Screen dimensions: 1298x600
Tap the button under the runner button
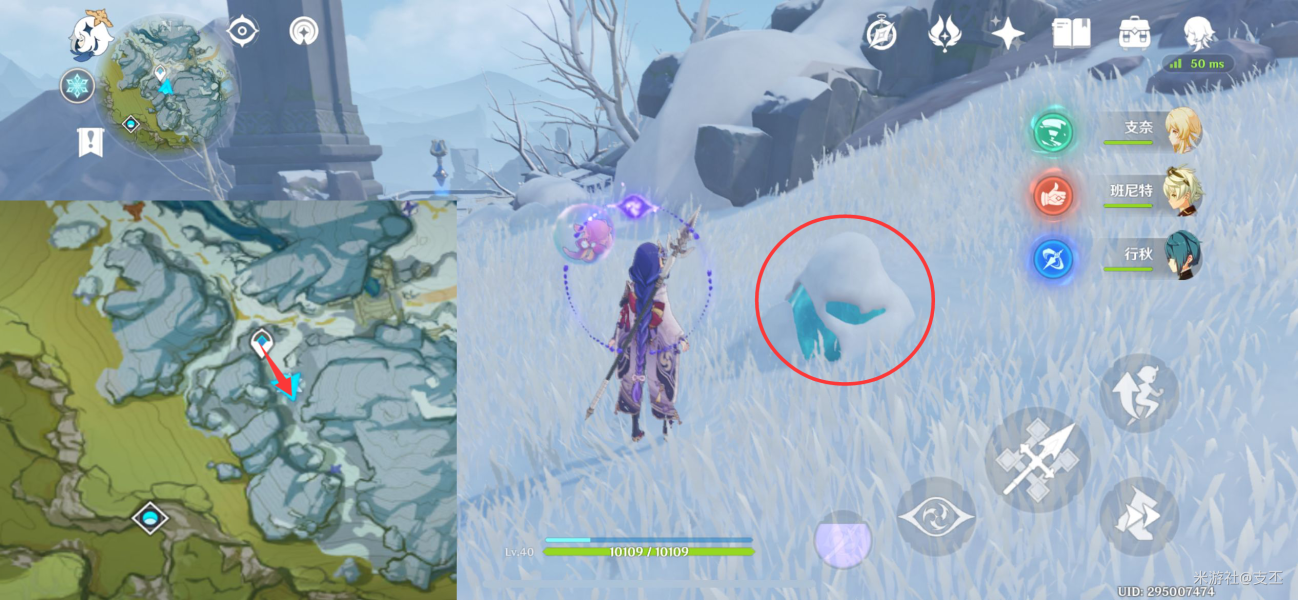point(1139,516)
